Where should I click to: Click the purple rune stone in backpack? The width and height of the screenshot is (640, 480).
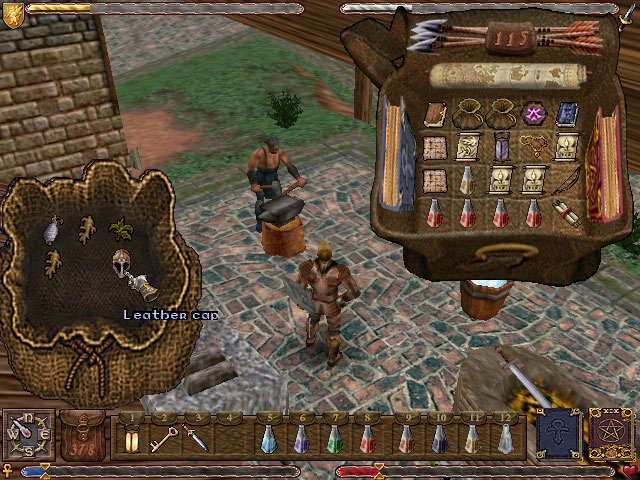(532, 113)
